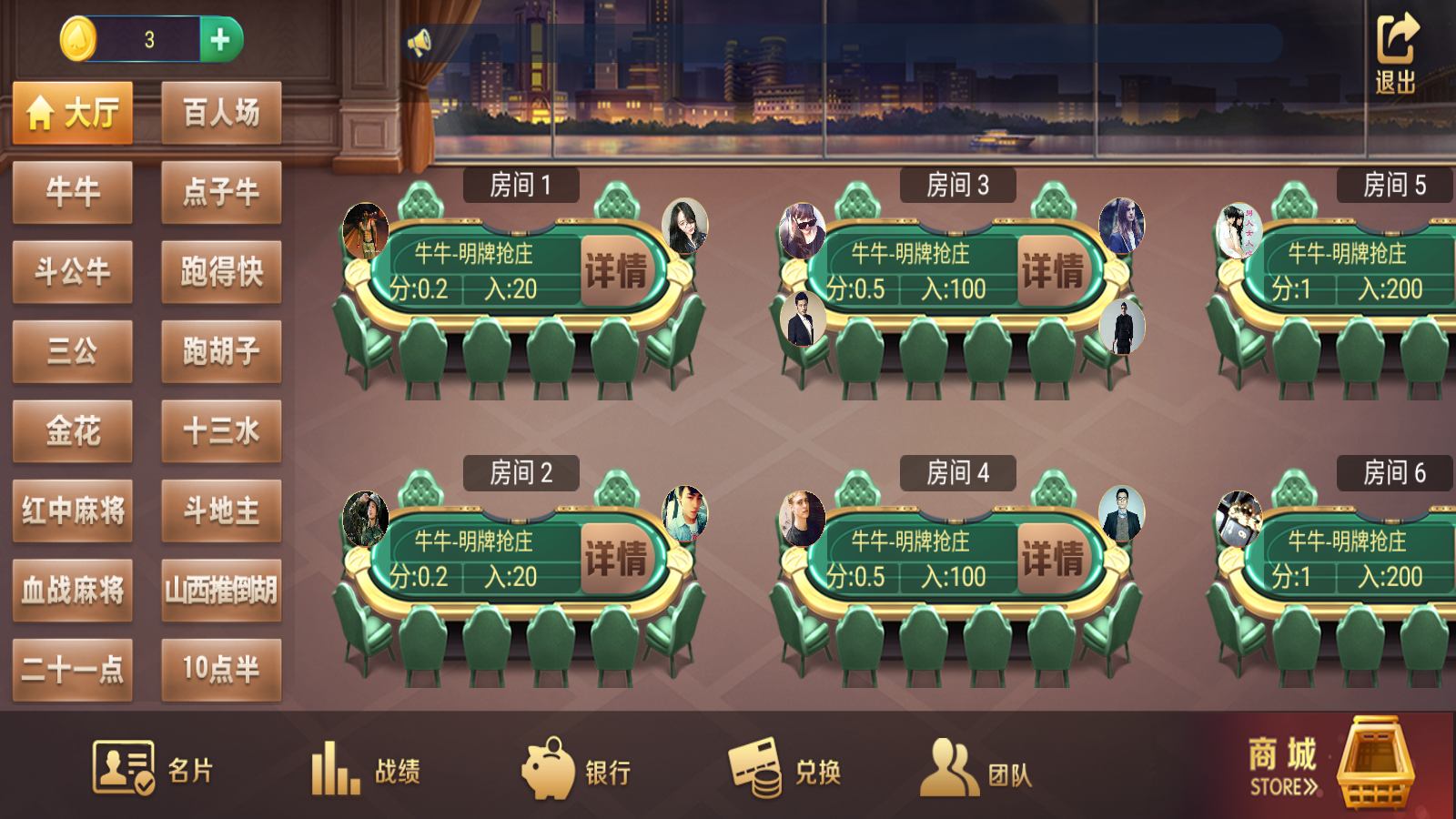Switch to the 大厅 lobby tab

tap(73, 111)
